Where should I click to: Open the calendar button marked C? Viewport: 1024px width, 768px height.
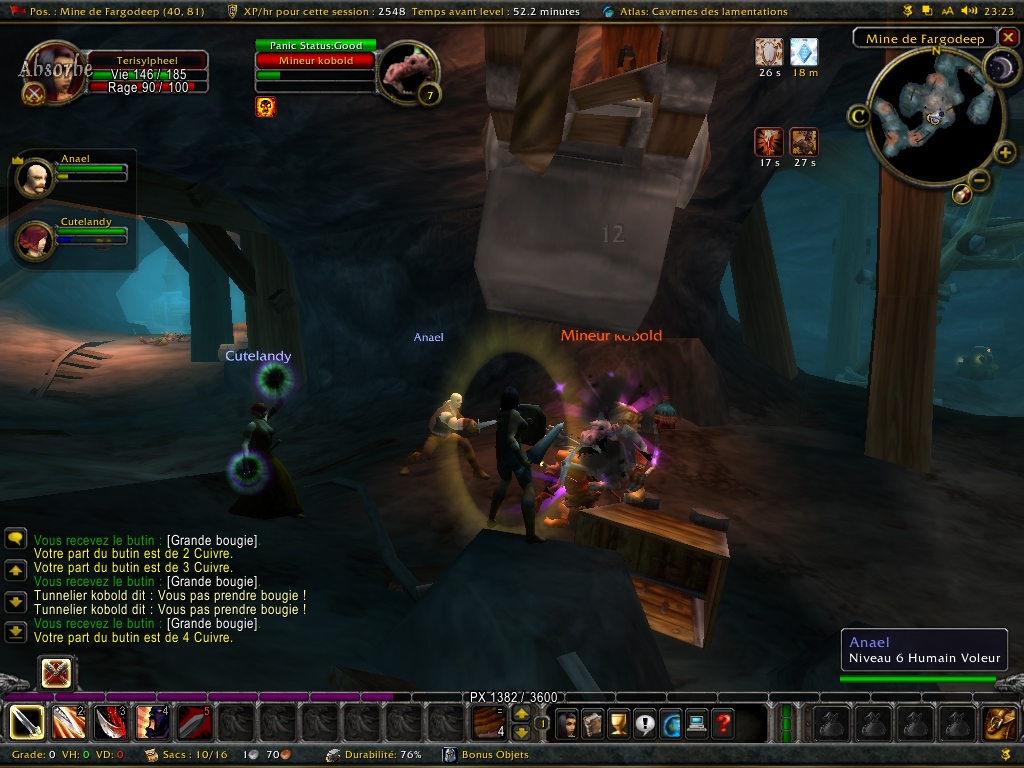[x=858, y=117]
